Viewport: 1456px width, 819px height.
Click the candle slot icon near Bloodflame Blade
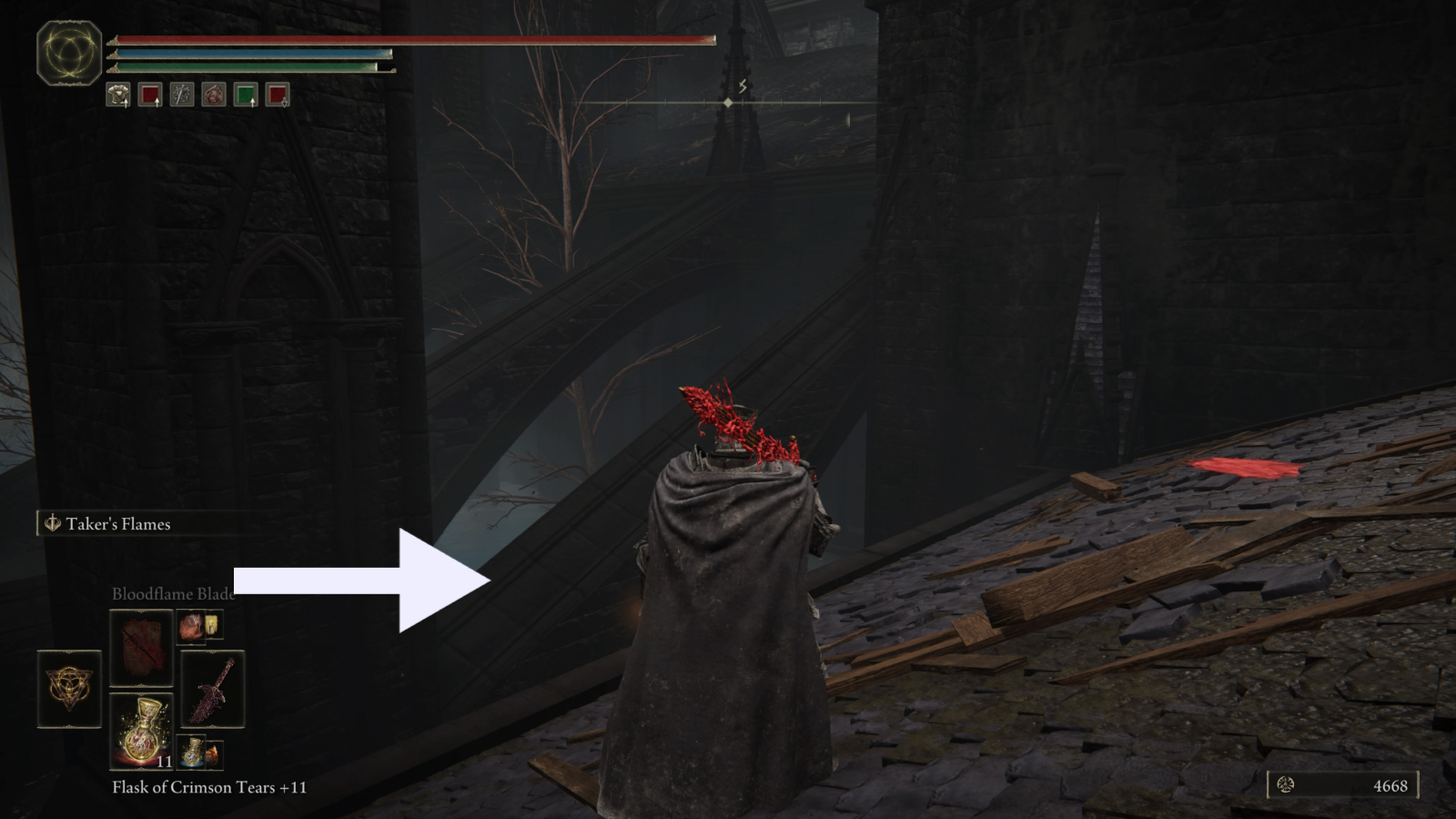(x=211, y=626)
